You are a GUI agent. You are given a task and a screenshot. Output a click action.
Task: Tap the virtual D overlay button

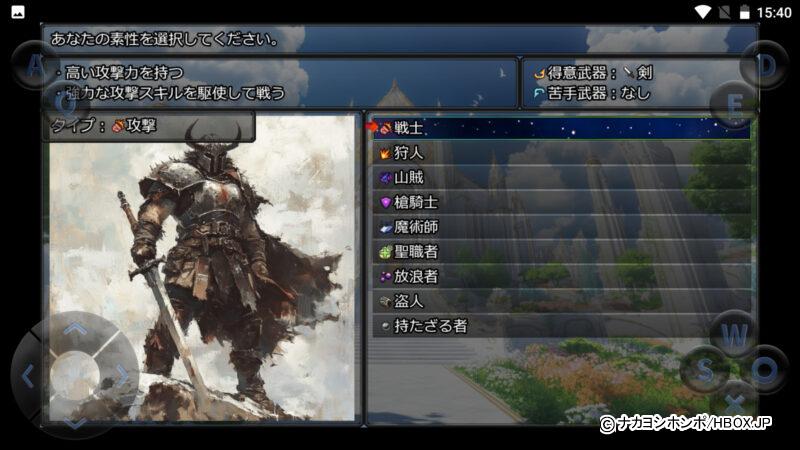click(765, 65)
